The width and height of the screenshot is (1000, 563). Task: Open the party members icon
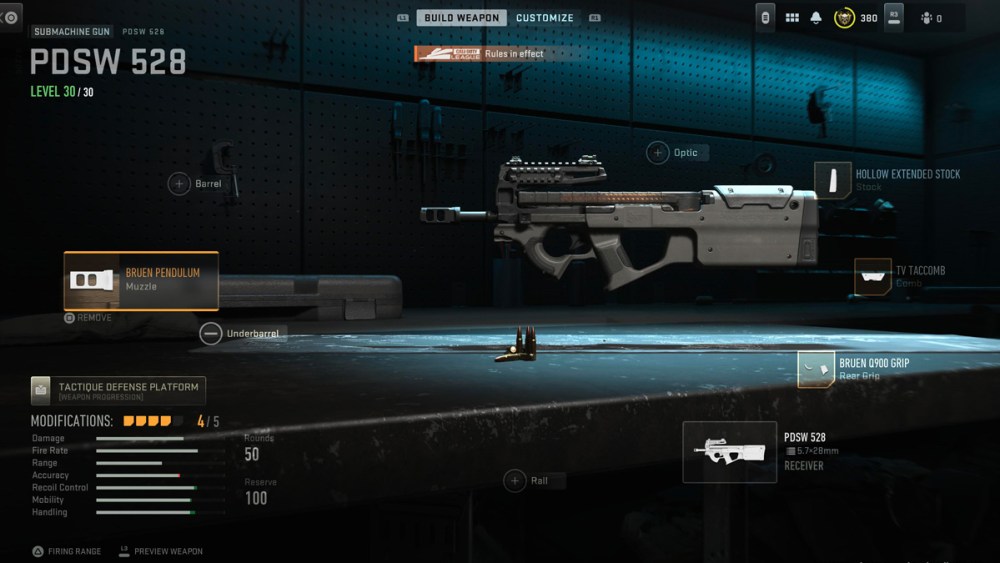point(929,18)
